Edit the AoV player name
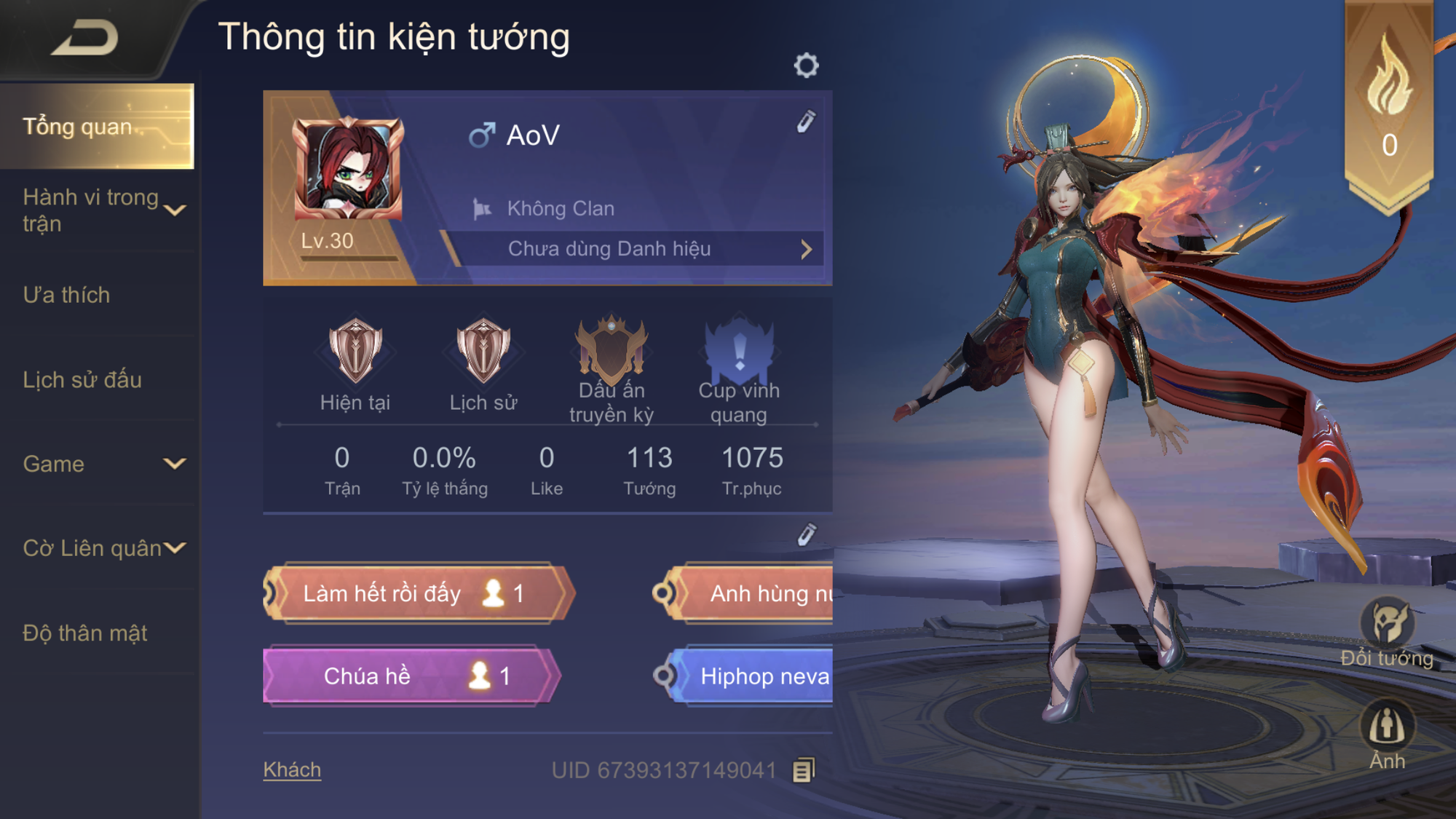This screenshot has width=1456, height=819. pyautogui.click(x=806, y=122)
